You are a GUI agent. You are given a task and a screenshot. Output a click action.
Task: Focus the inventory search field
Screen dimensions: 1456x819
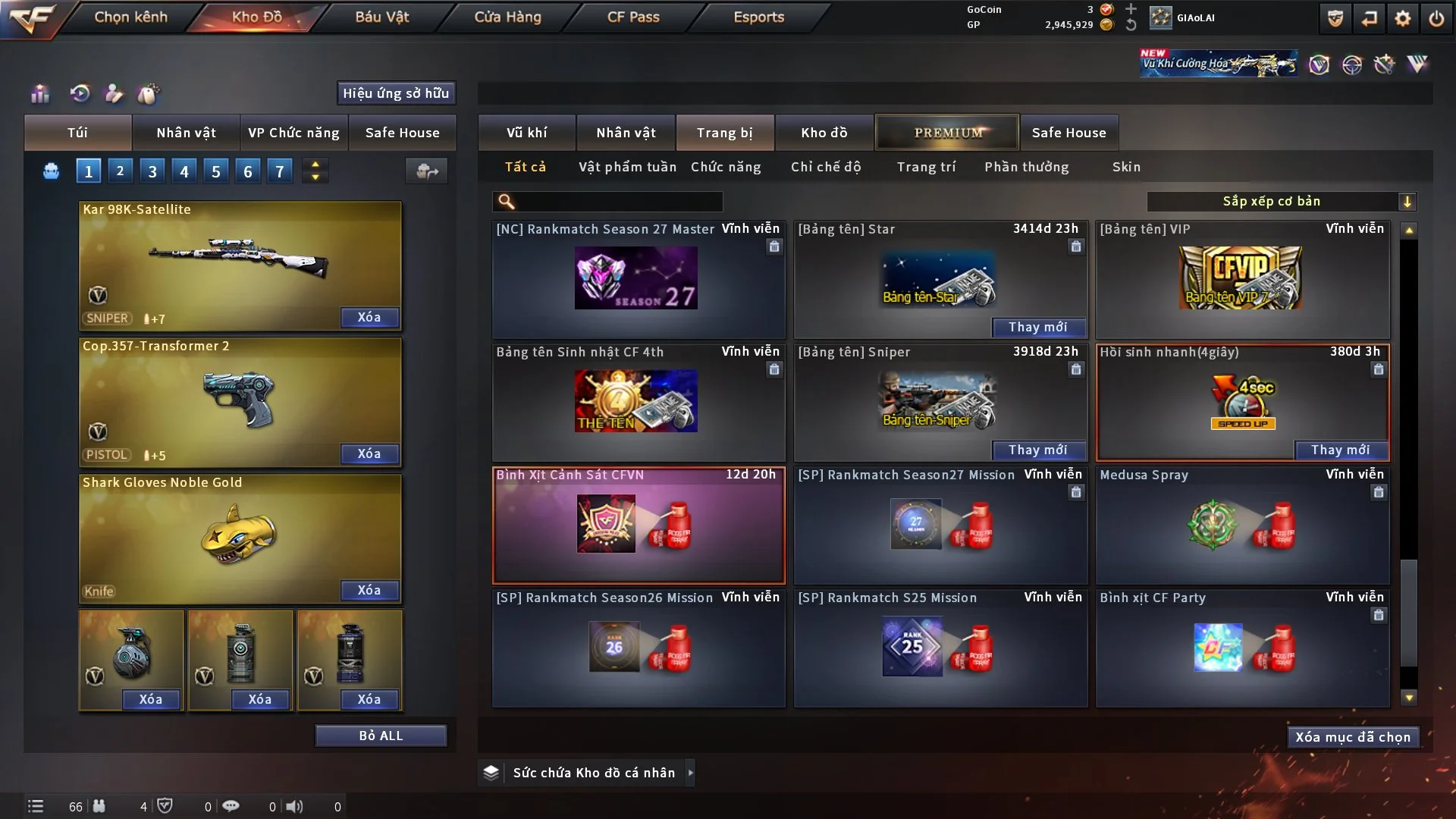click(x=618, y=201)
